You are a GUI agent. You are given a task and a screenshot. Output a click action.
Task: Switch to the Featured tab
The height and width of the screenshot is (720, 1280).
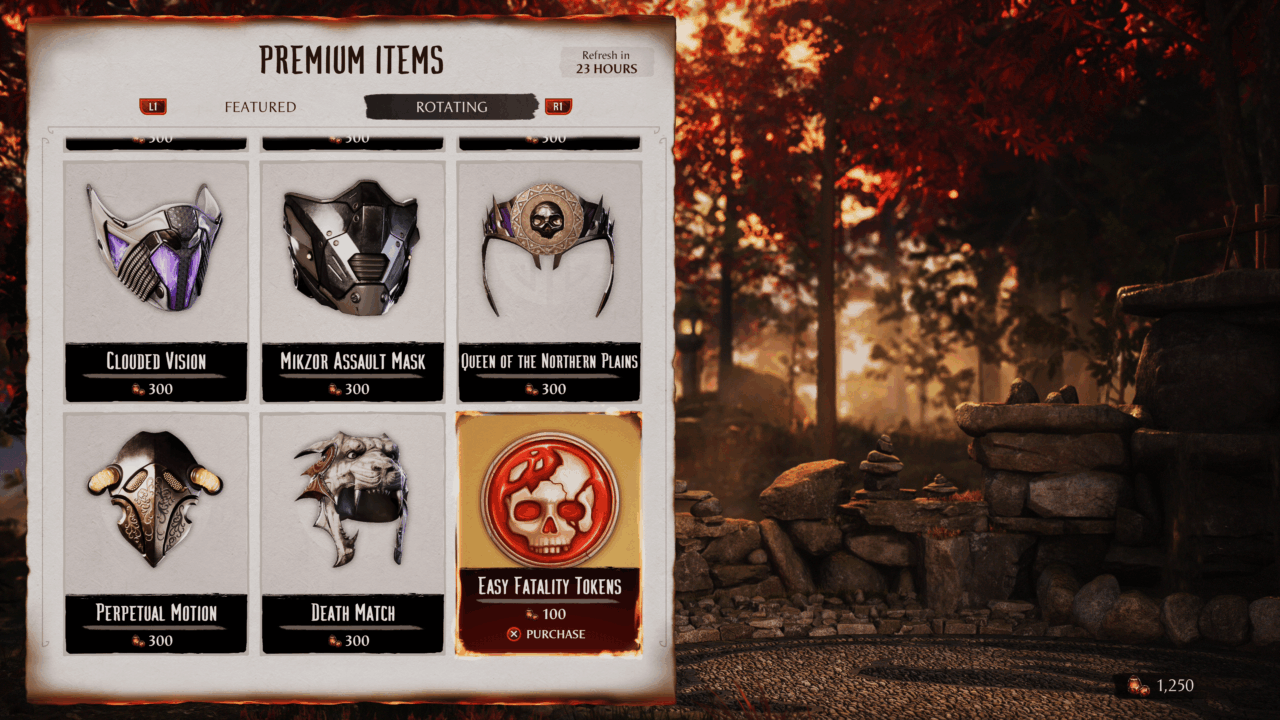pos(260,107)
